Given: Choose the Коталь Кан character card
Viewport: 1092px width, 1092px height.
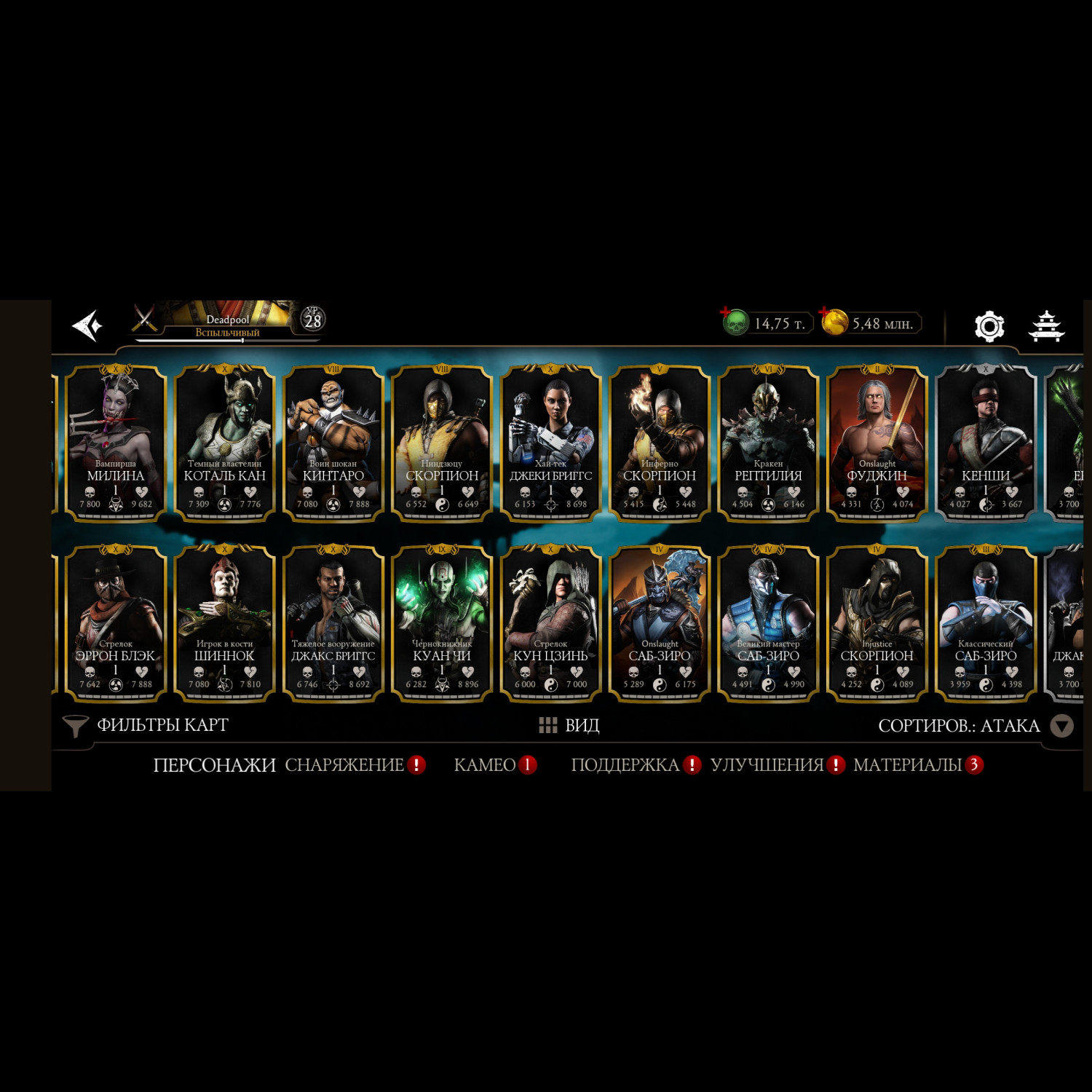Looking at the screenshot, I should (224, 443).
